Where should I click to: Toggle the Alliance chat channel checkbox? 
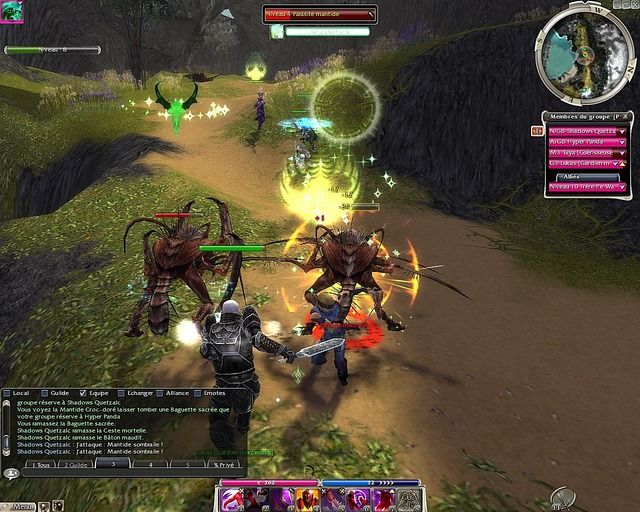click(160, 393)
